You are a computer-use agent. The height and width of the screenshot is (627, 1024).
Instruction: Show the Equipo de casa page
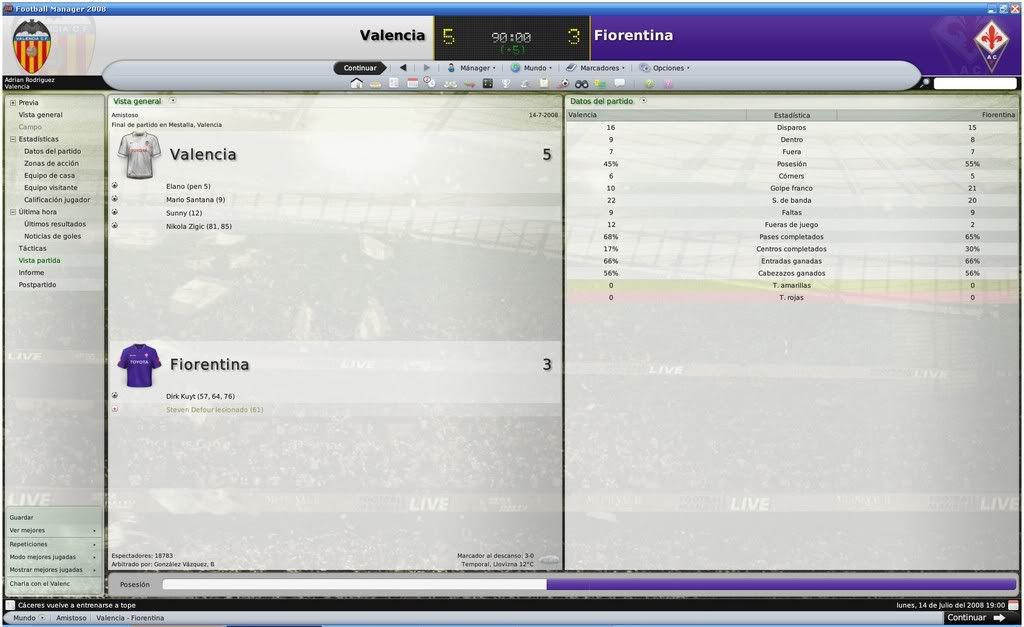(49, 175)
